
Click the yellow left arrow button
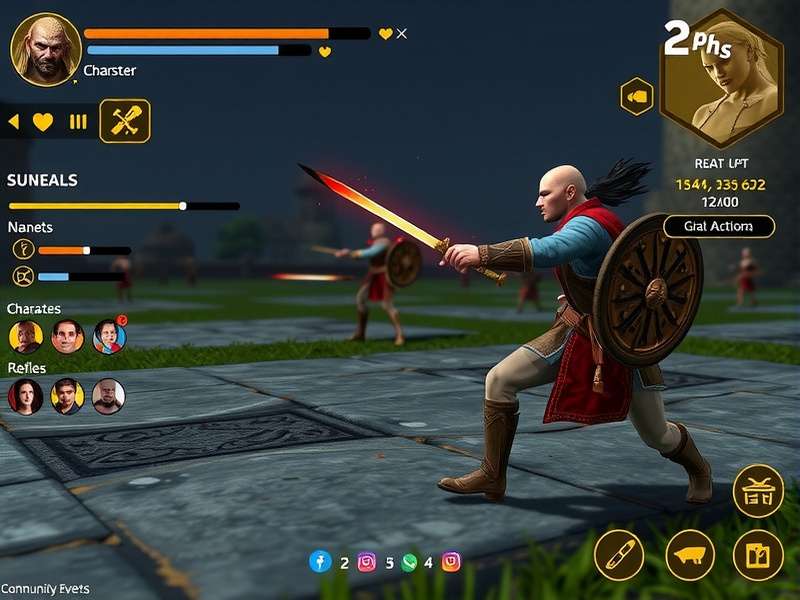pos(14,122)
